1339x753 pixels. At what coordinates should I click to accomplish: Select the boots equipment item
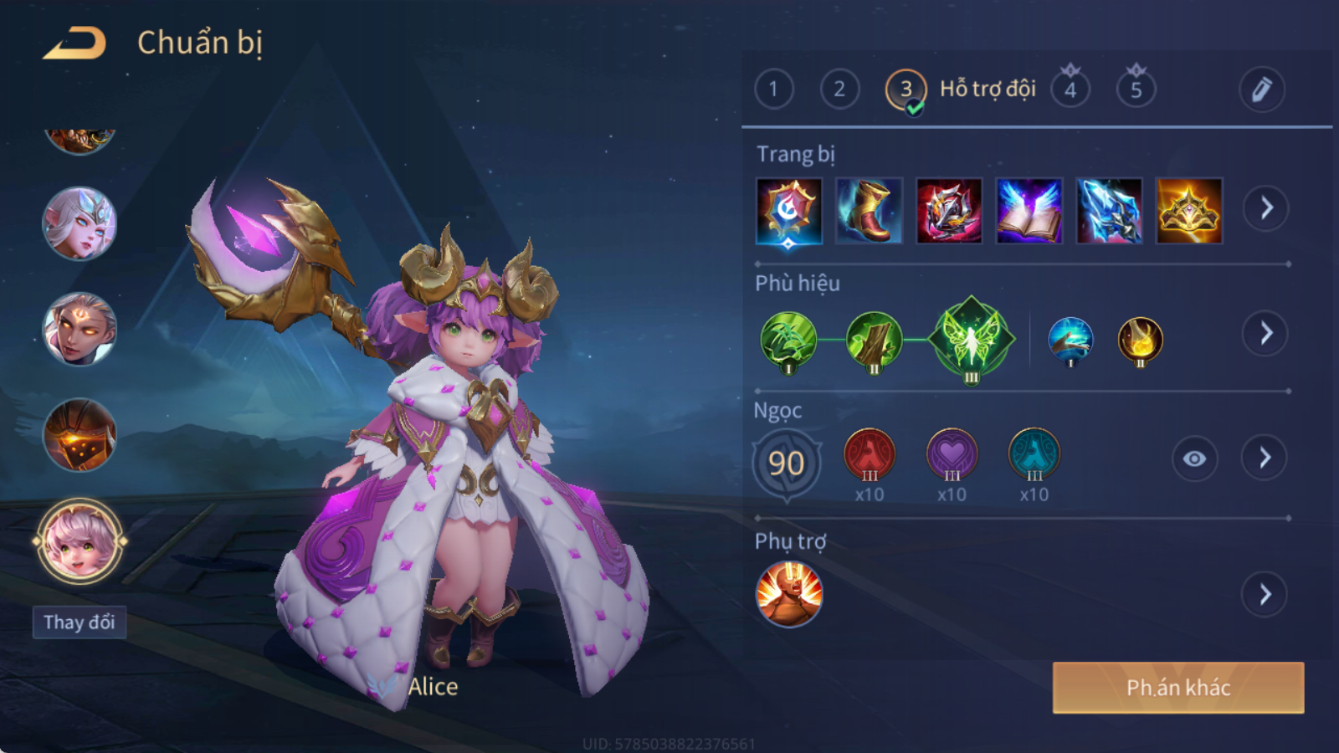869,211
